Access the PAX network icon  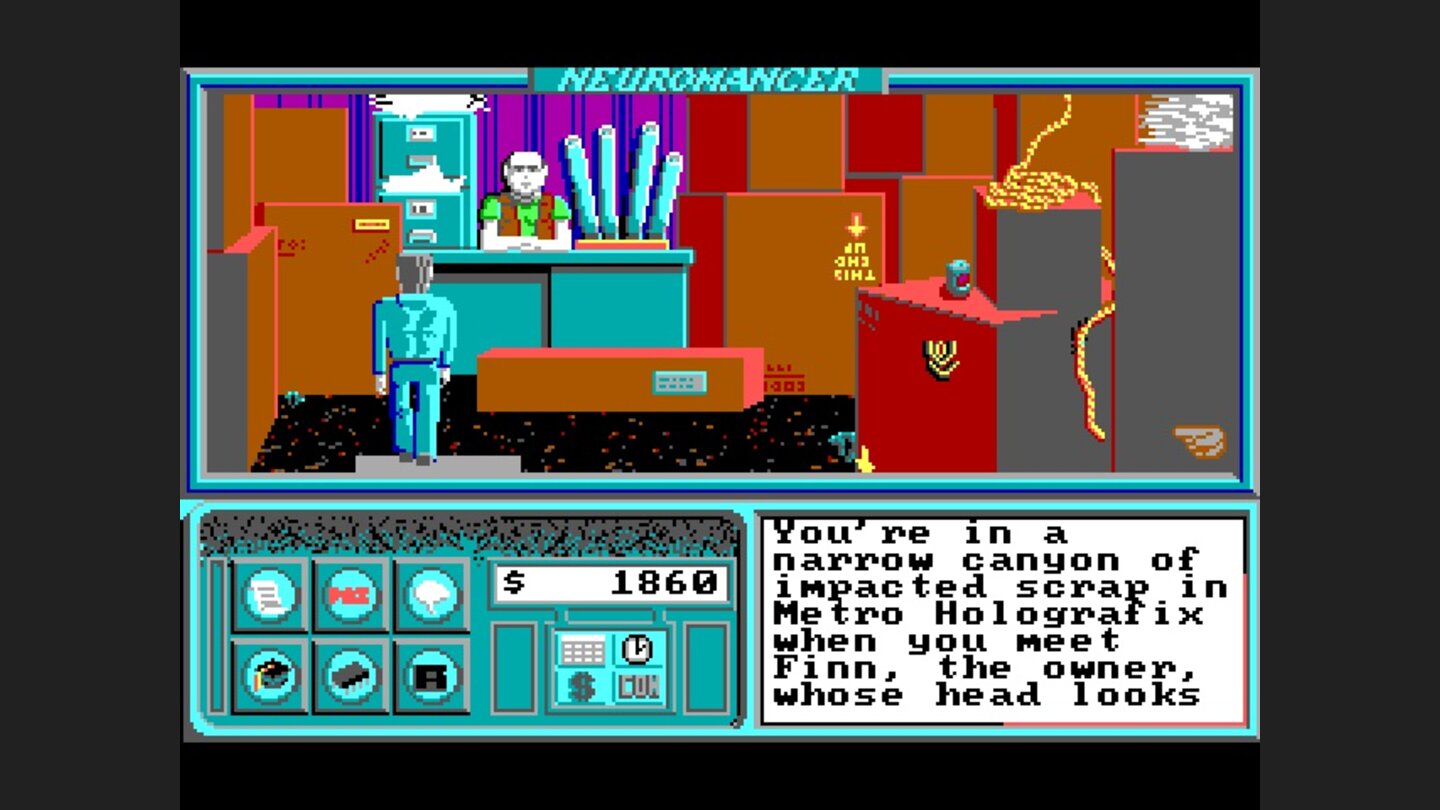click(x=351, y=592)
